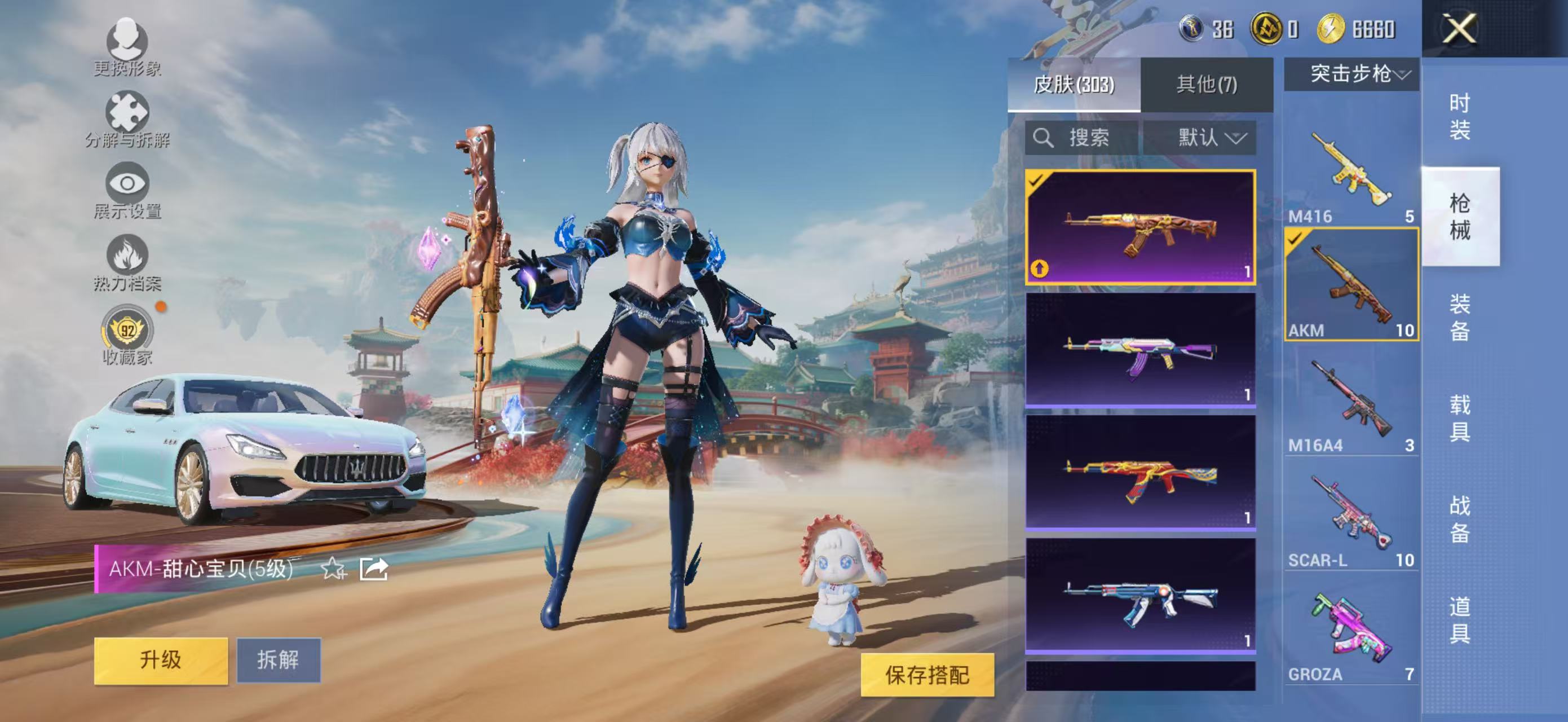
Task: Open the 默认 sorting dropdown
Action: pos(1214,137)
